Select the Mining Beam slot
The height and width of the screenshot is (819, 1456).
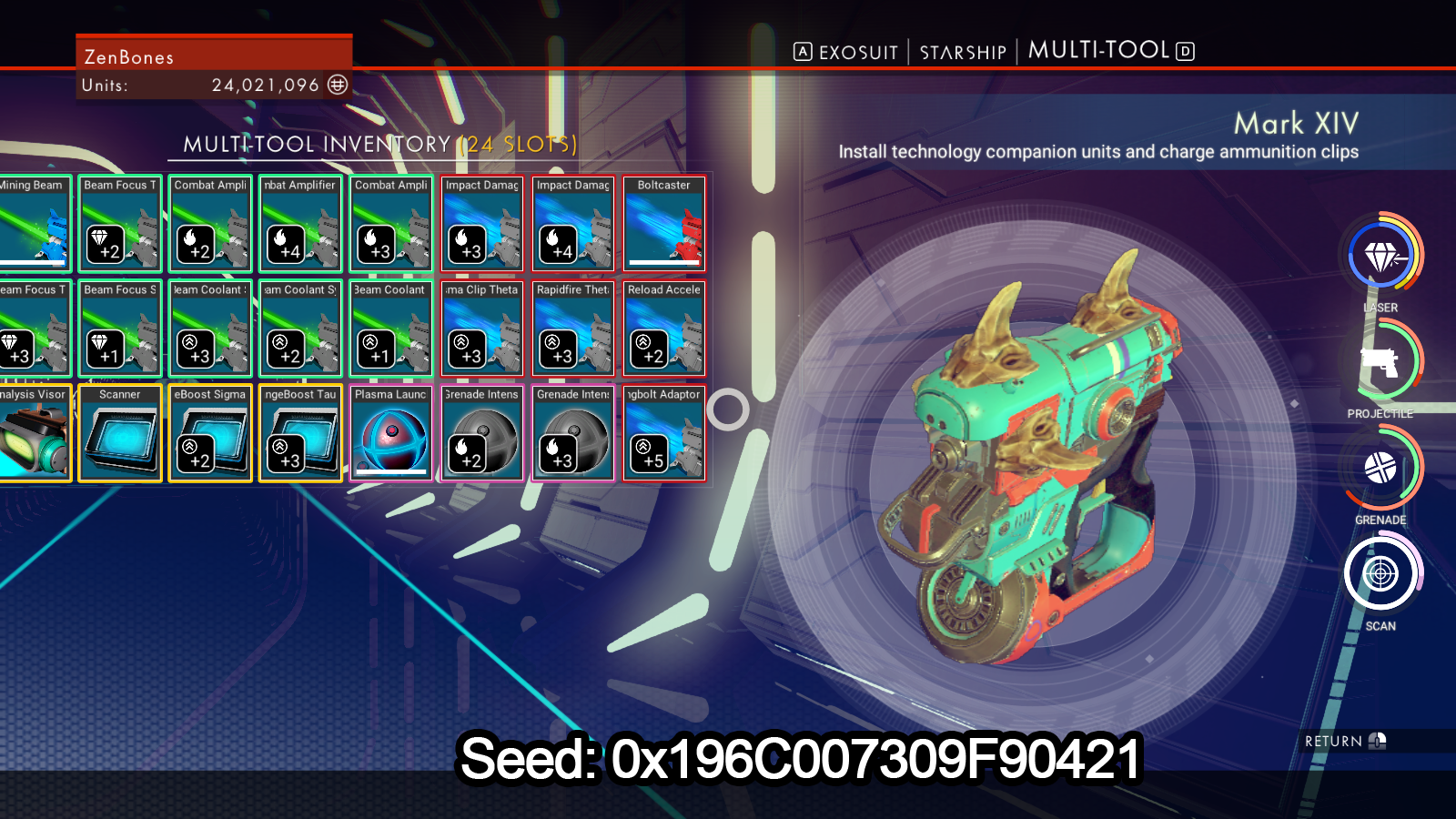point(35,224)
